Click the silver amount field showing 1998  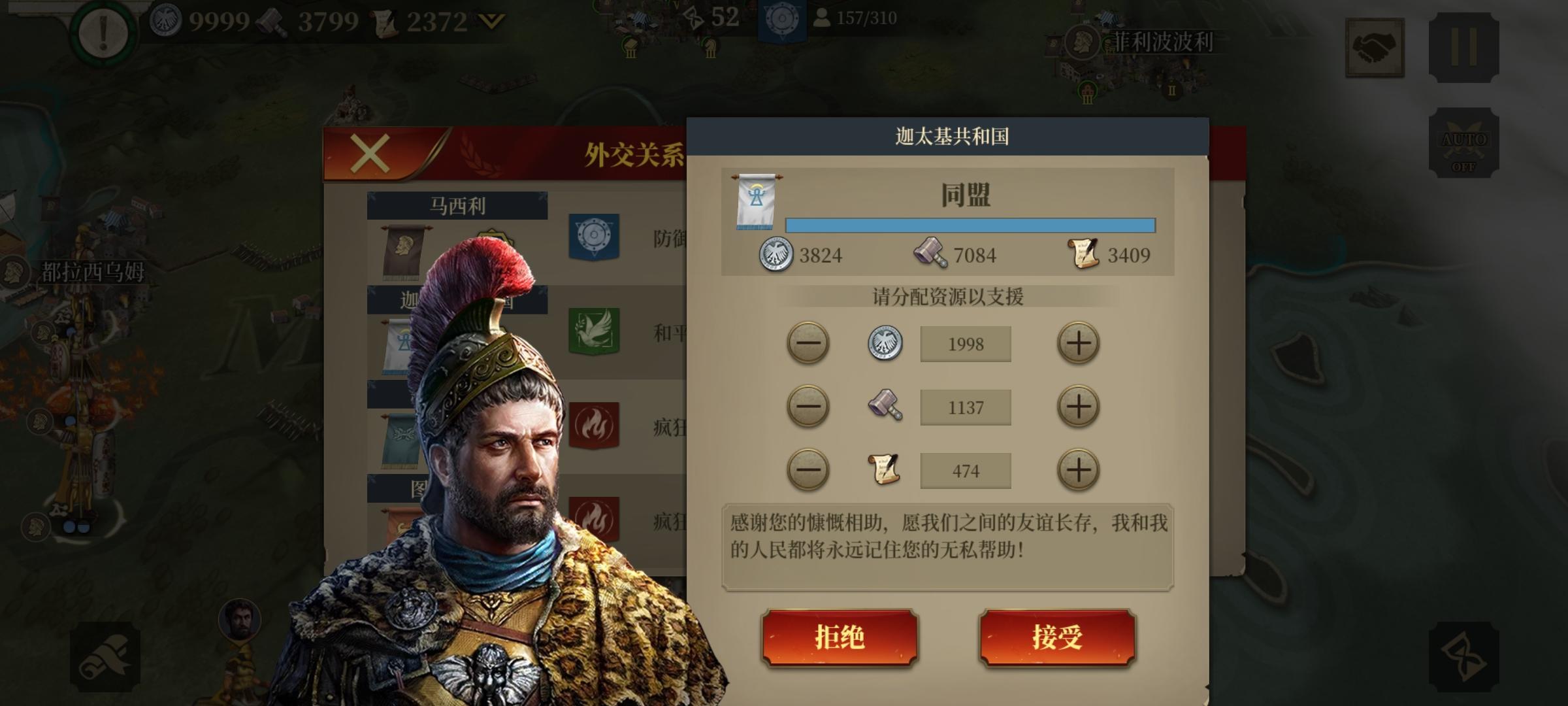coord(965,343)
